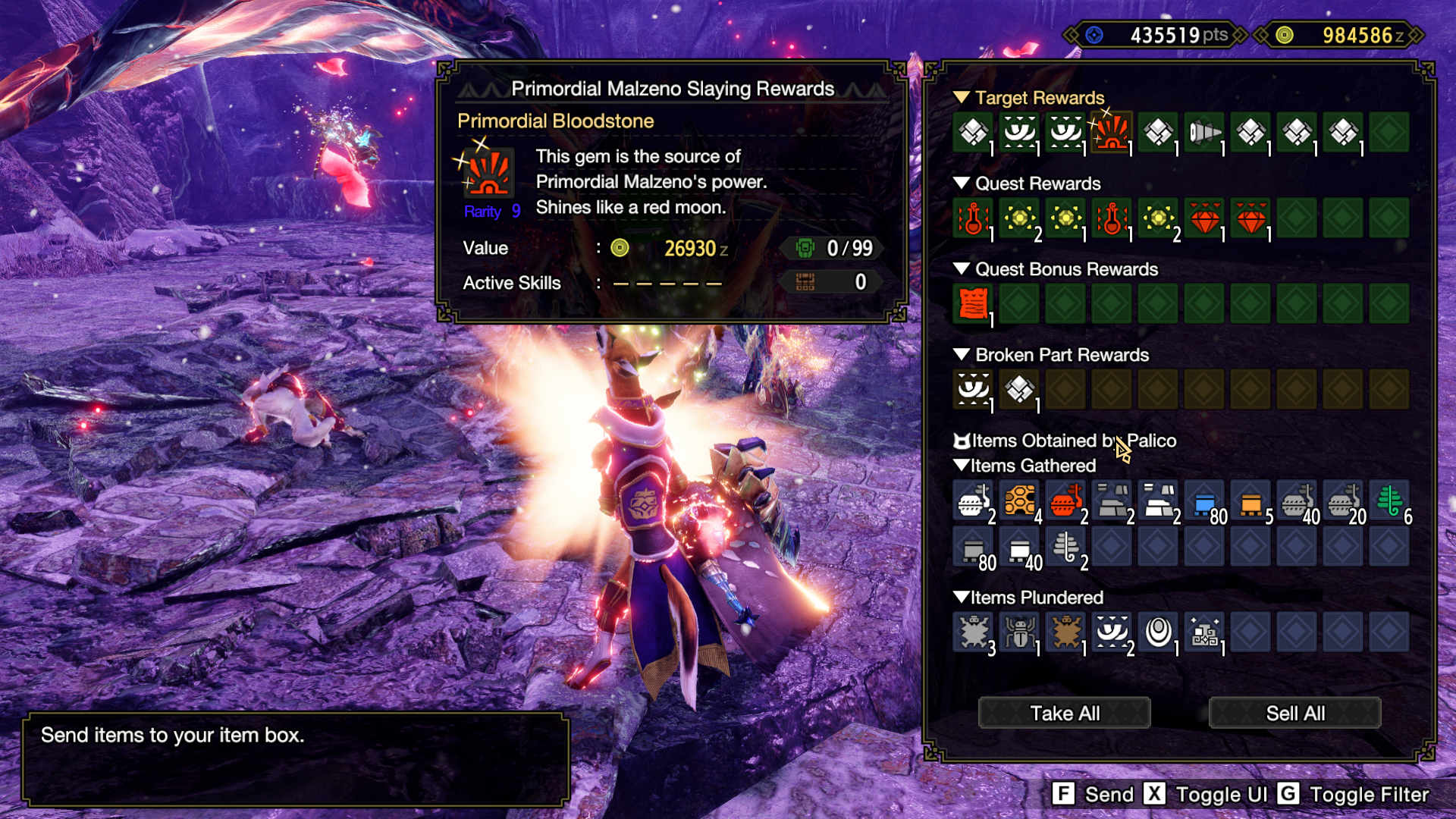Choose the horn-shaped item in Target Rewards

tap(1204, 133)
